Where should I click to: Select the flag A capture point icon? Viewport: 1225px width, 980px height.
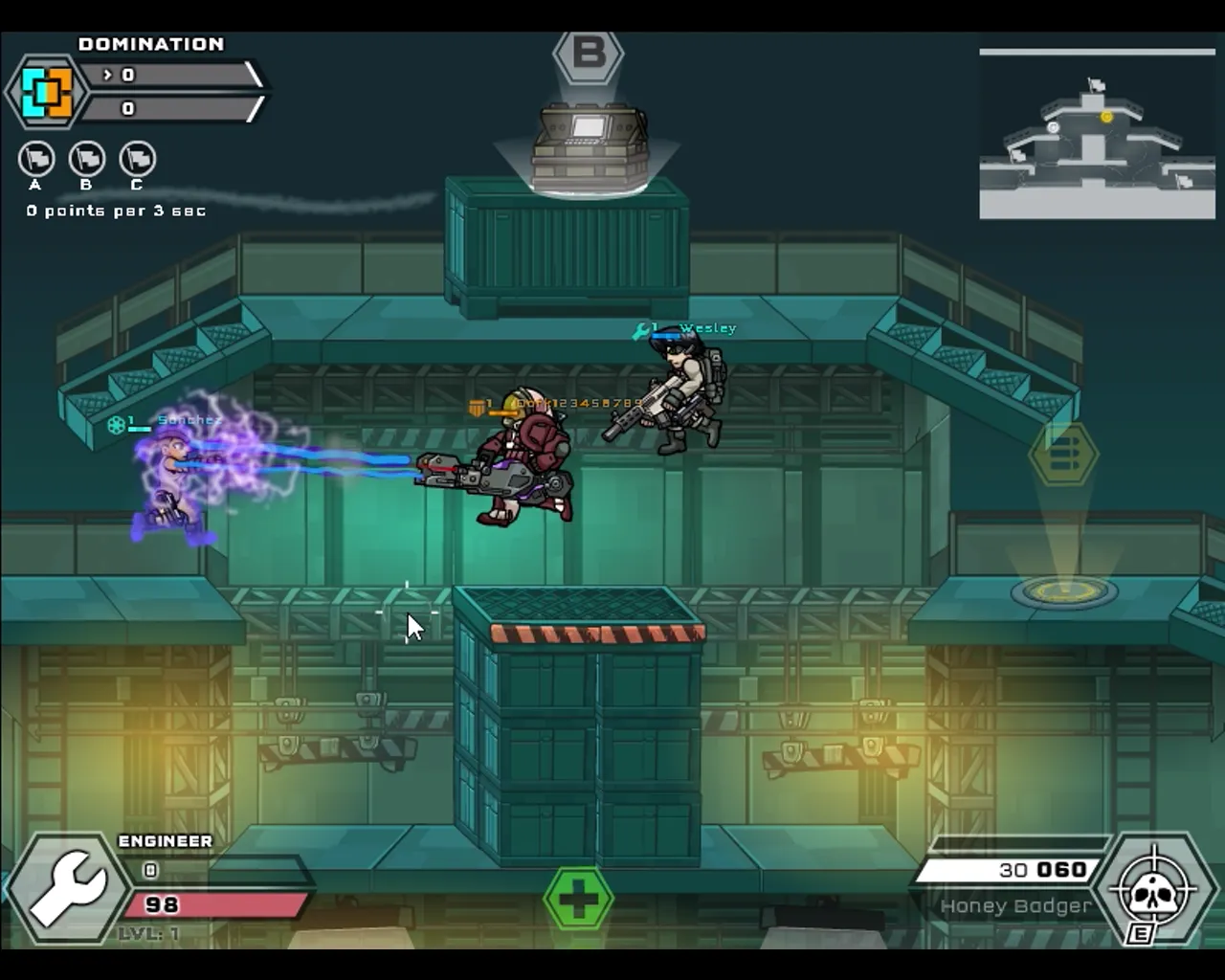point(36,159)
